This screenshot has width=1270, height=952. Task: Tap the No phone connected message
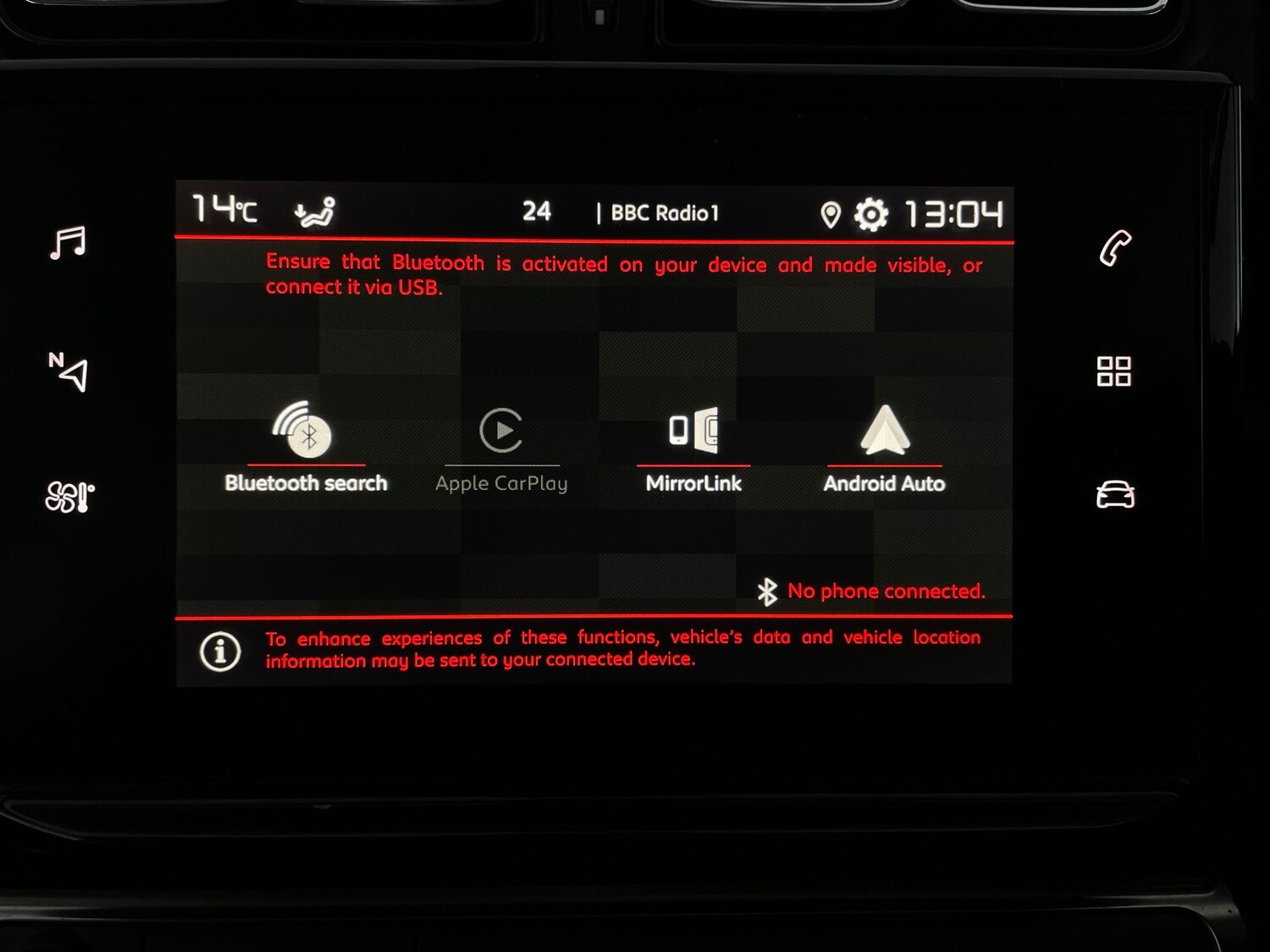click(886, 591)
